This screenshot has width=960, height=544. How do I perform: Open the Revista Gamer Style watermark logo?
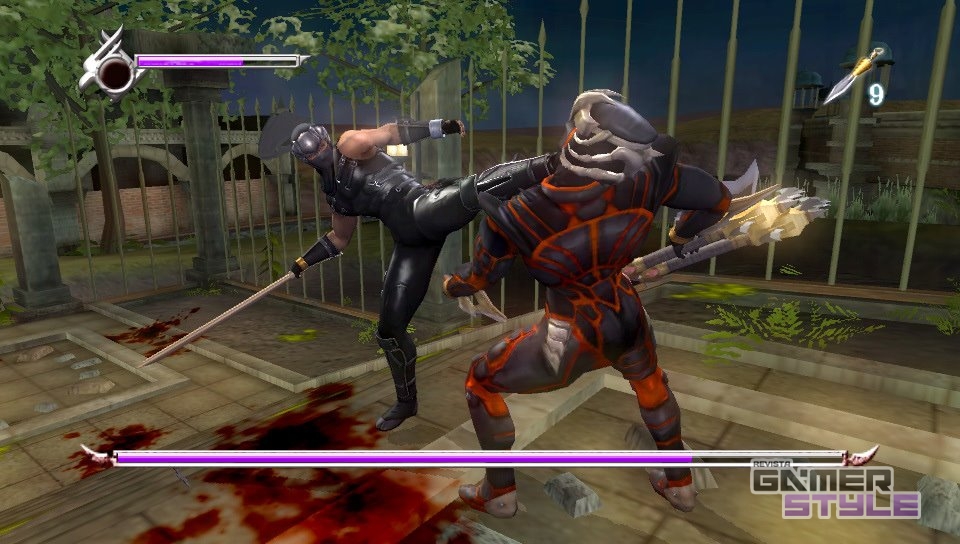click(835, 490)
